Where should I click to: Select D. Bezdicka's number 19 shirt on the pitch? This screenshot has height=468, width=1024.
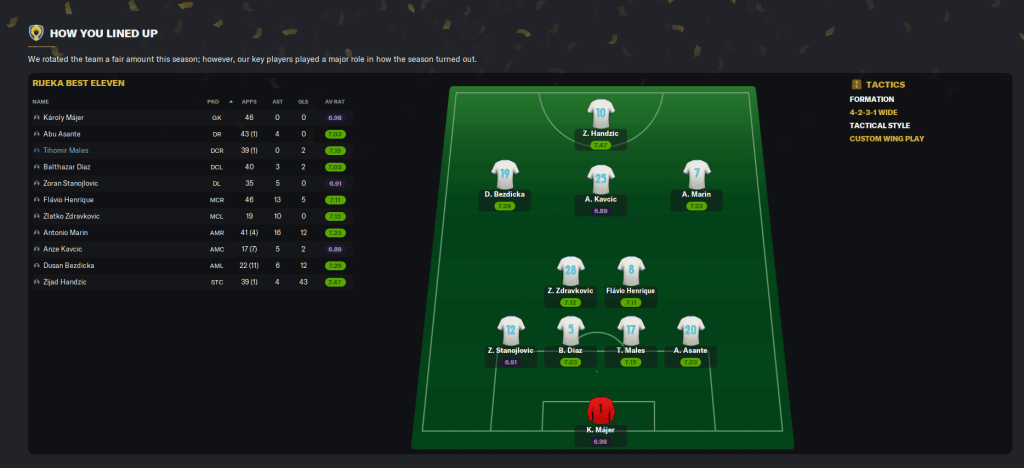pyautogui.click(x=505, y=174)
